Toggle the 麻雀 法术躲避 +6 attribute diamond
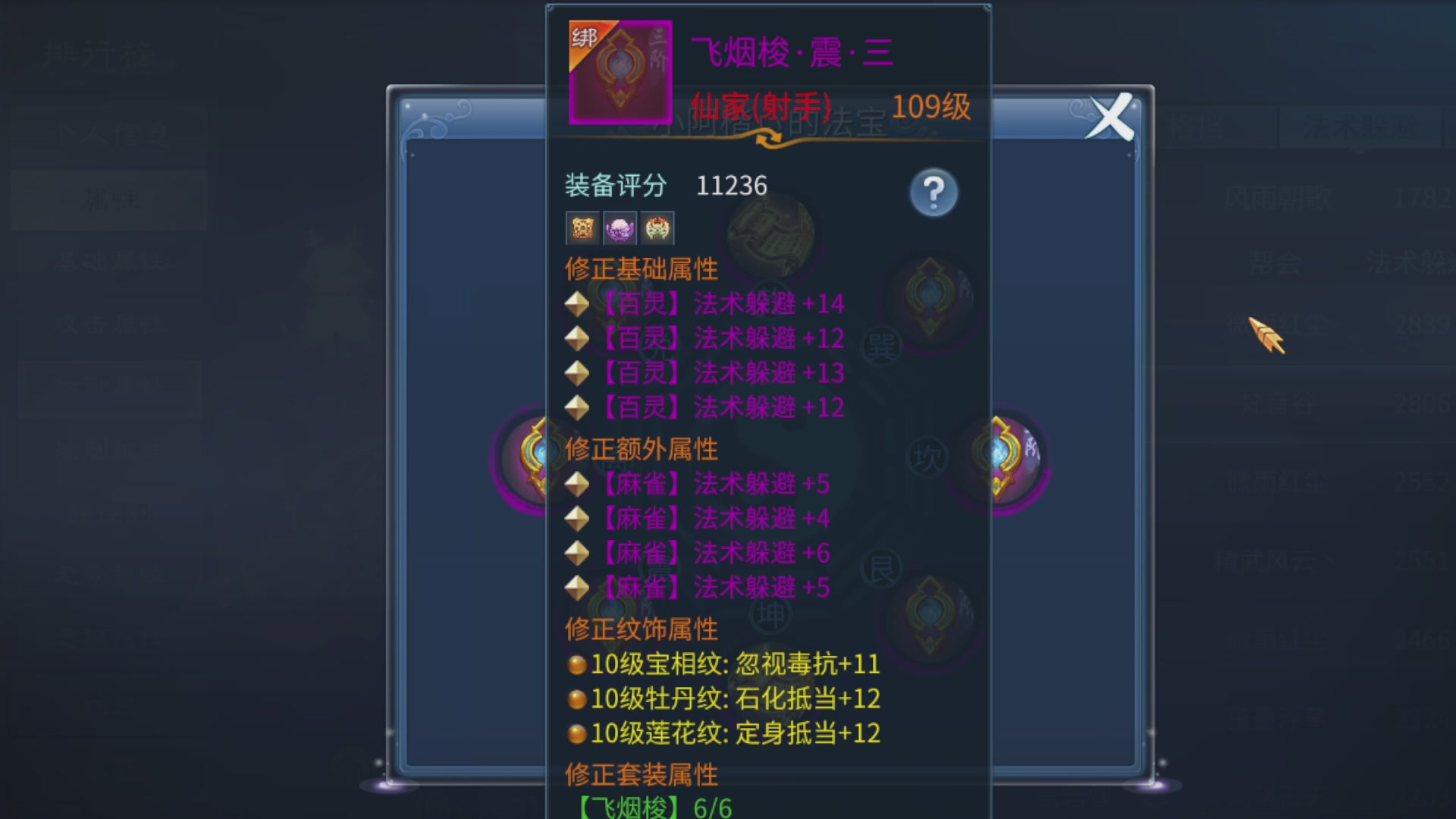1456x819 pixels. tap(578, 552)
